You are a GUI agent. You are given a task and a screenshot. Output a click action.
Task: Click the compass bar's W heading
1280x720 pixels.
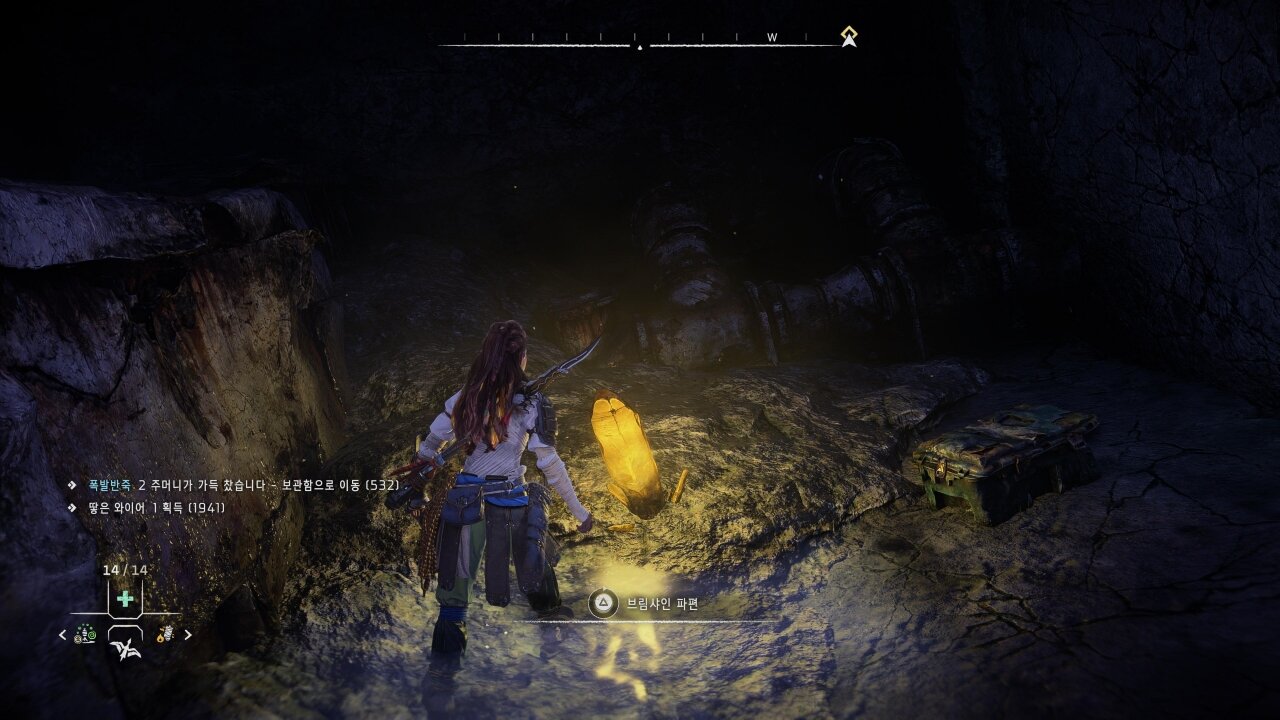click(x=772, y=37)
